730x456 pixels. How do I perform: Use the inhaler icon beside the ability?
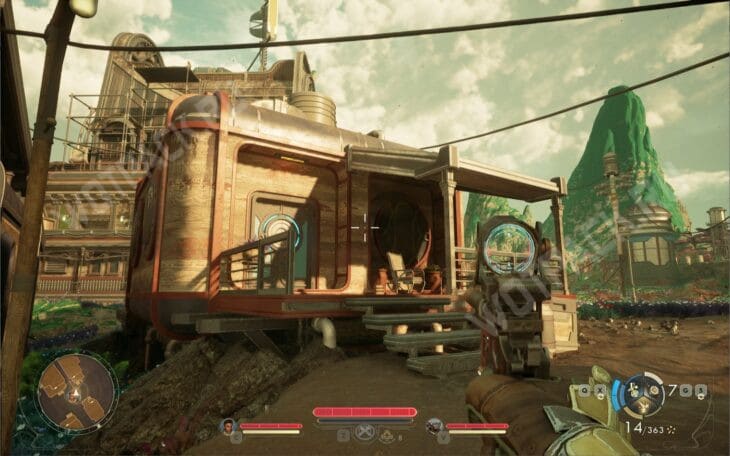click(x=388, y=435)
